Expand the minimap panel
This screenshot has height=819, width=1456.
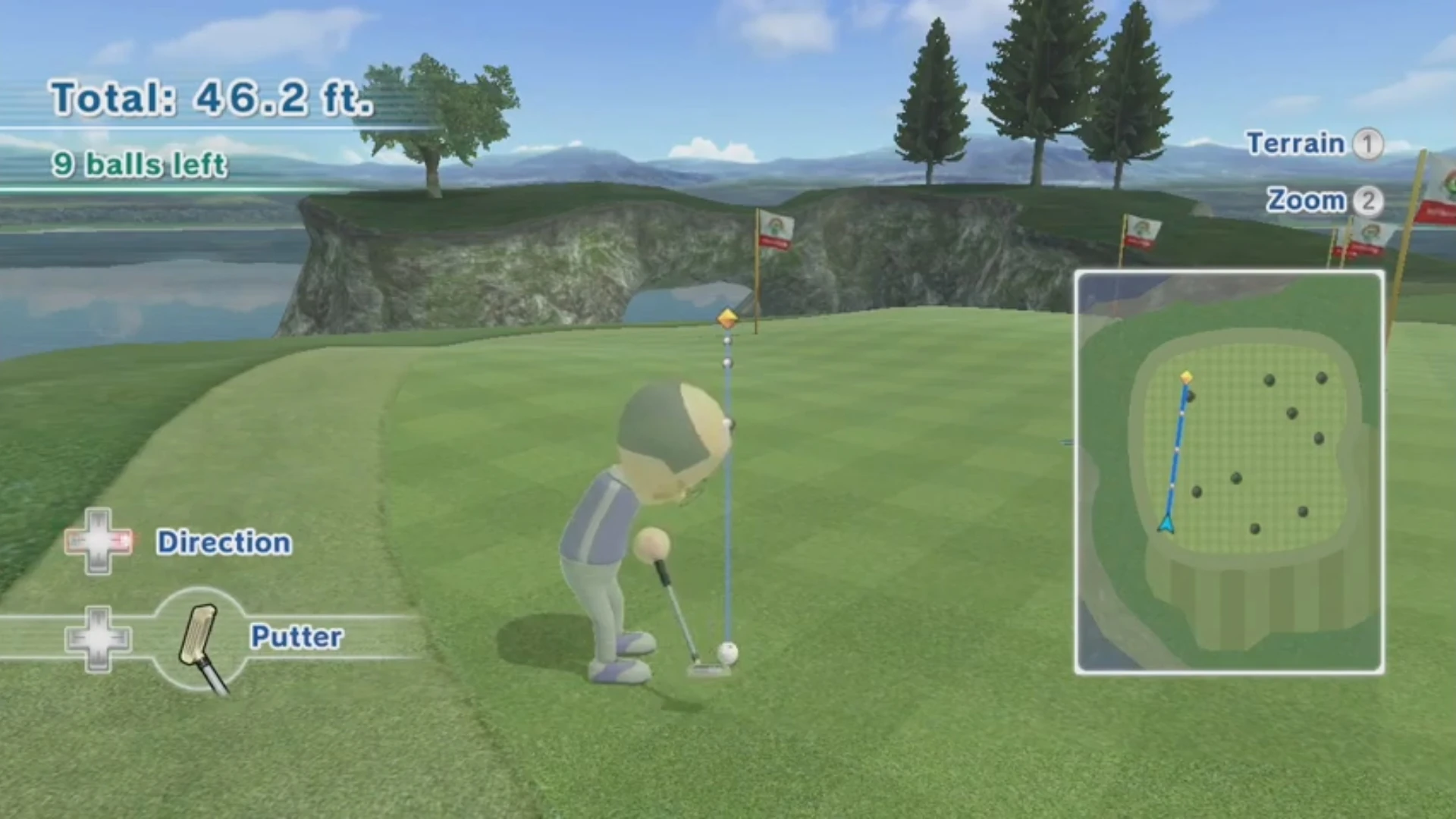point(1228,470)
